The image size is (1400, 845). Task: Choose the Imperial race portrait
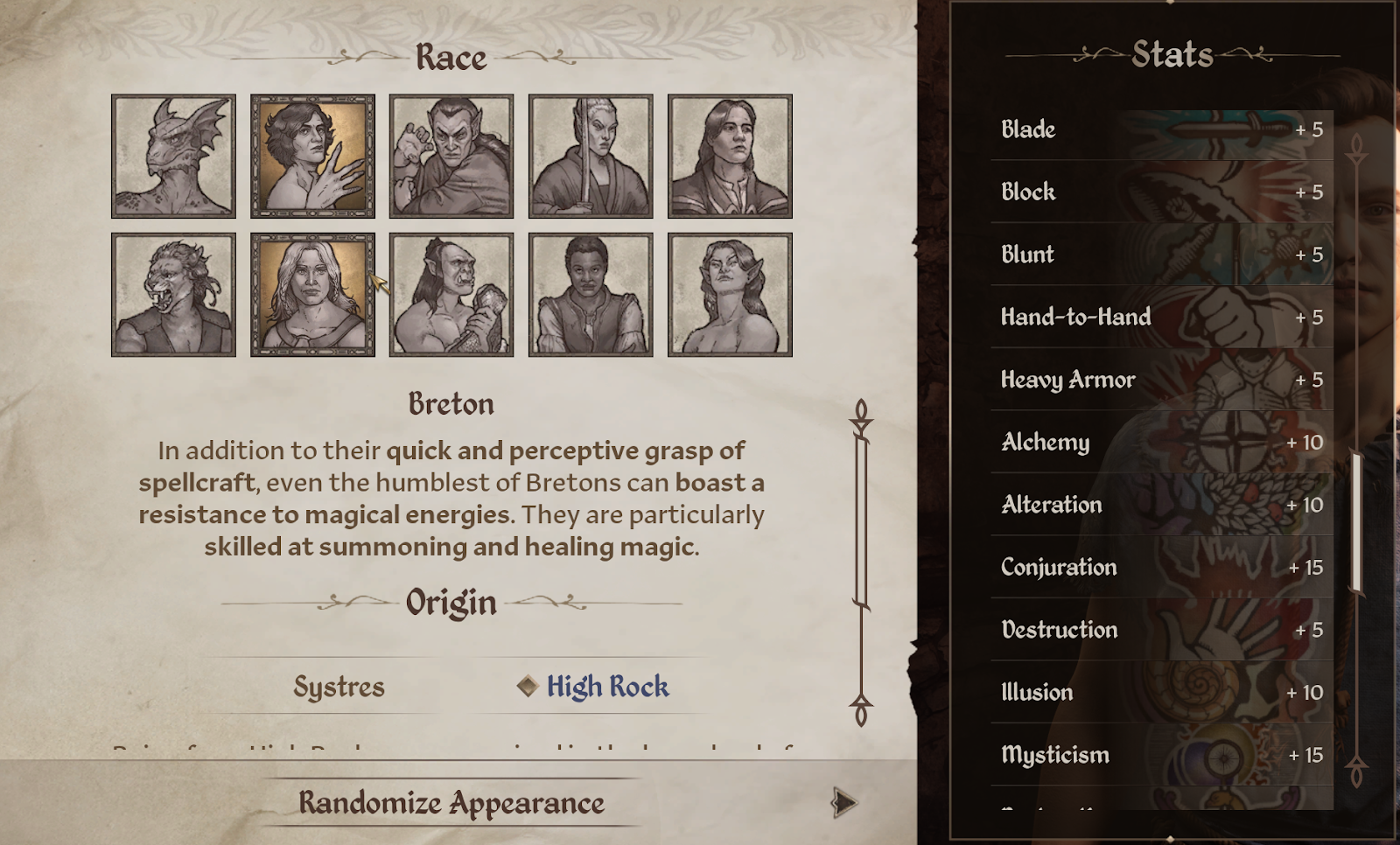[730, 156]
